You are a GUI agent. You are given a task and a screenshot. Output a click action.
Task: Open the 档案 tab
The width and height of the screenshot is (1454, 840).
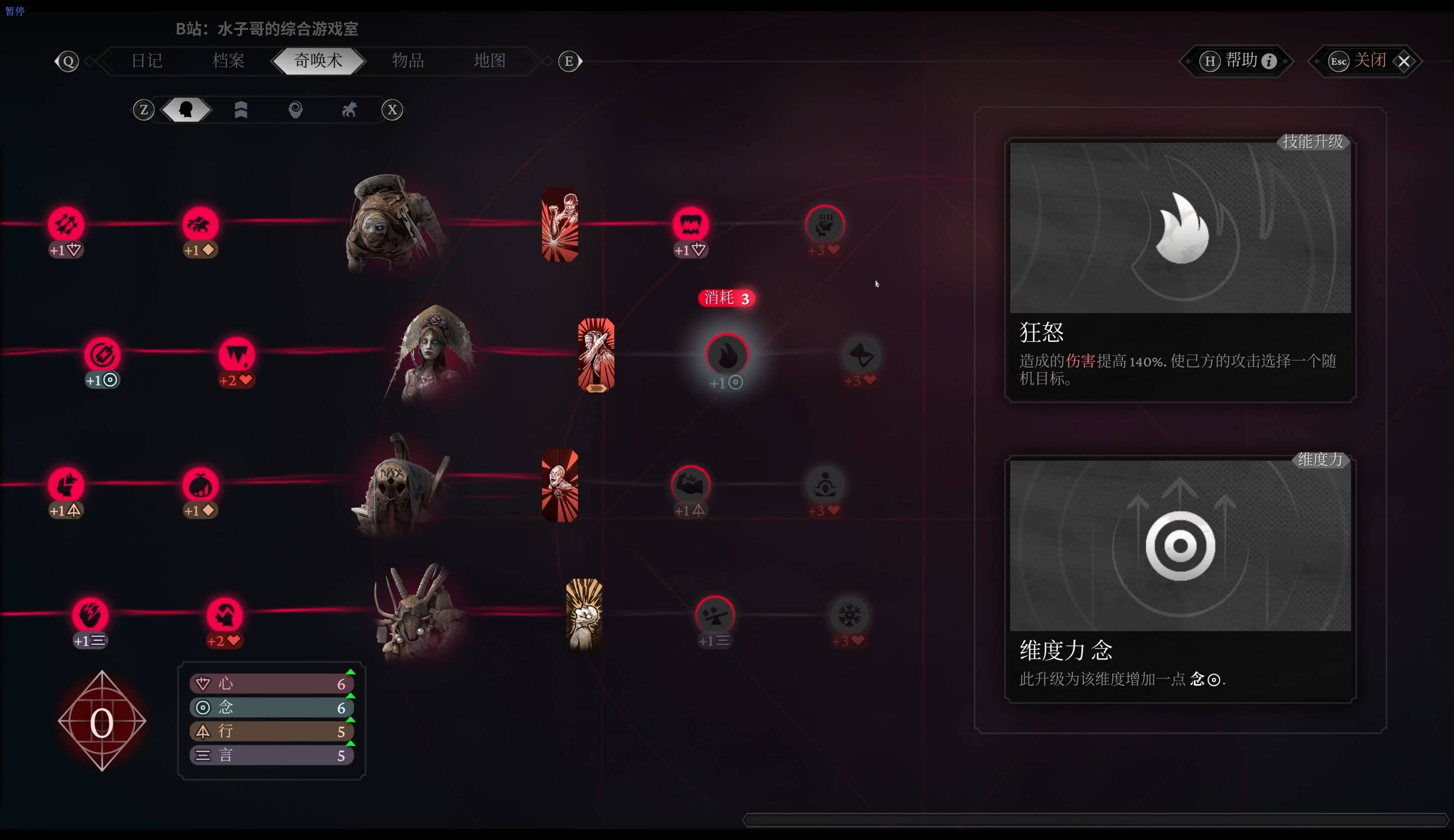tap(228, 61)
